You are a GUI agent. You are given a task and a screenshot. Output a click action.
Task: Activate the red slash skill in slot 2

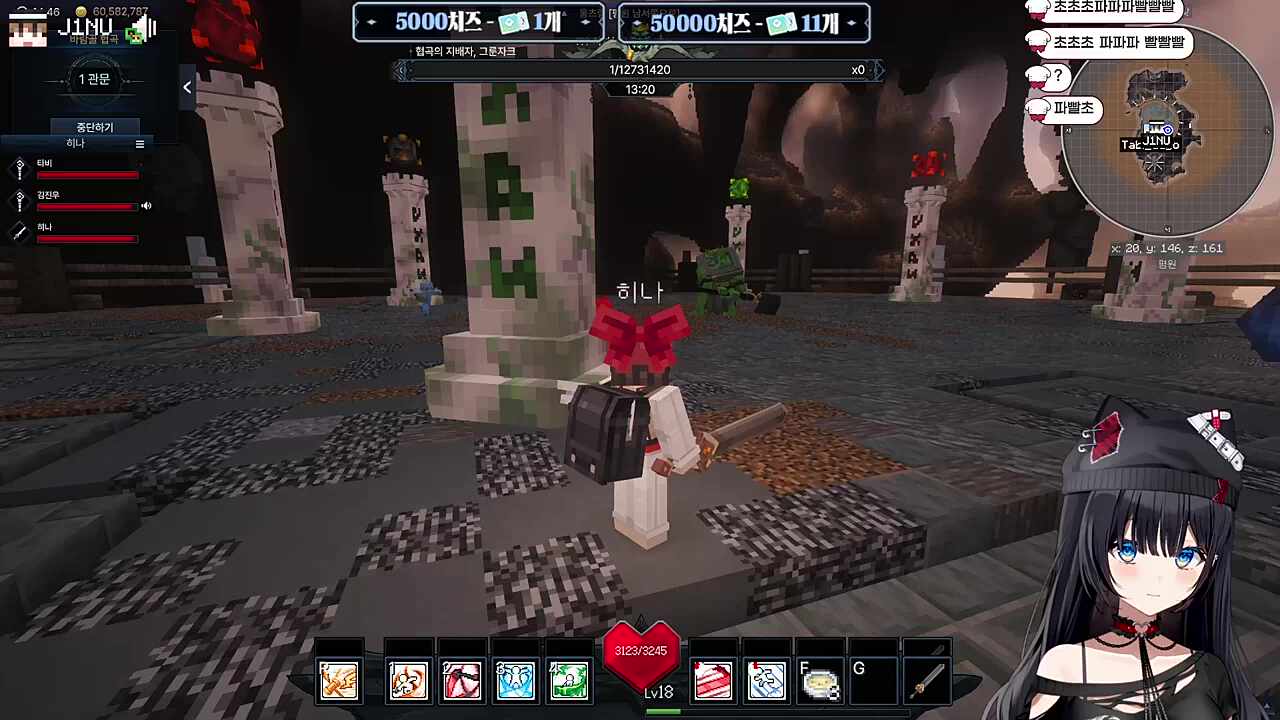tap(462, 681)
